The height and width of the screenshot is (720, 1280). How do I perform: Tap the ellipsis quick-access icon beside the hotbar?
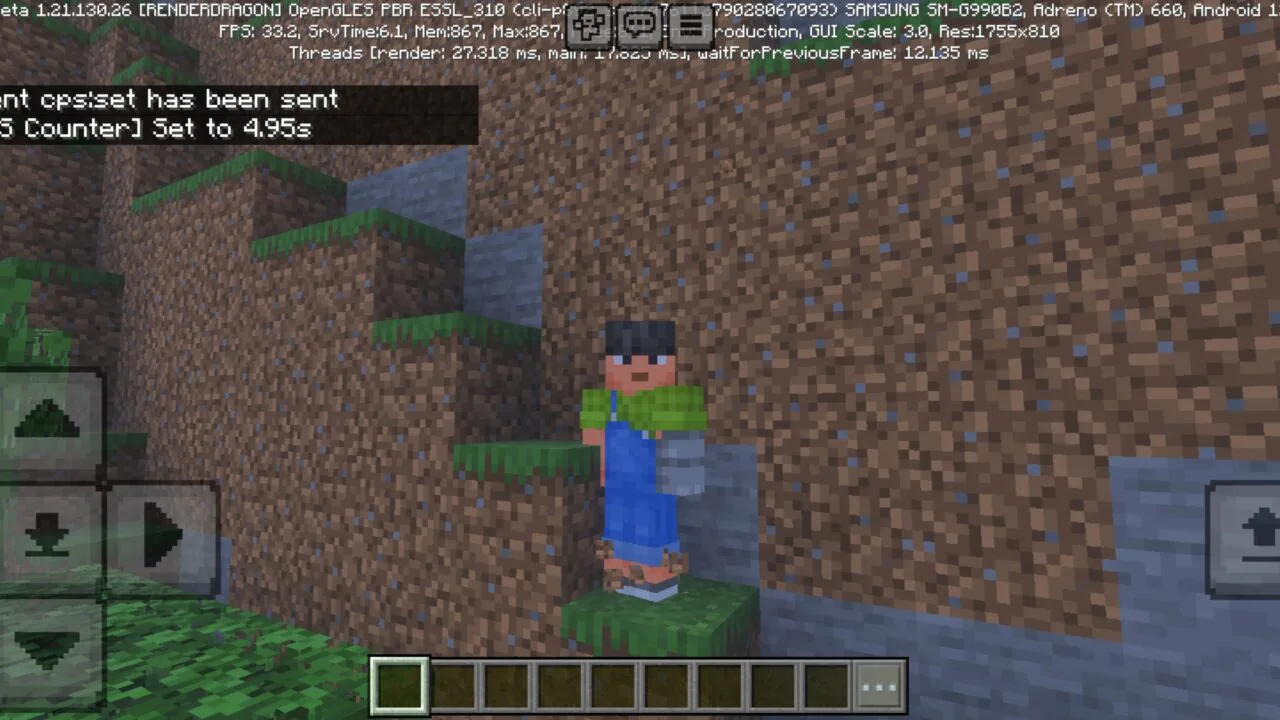[x=878, y=684]
